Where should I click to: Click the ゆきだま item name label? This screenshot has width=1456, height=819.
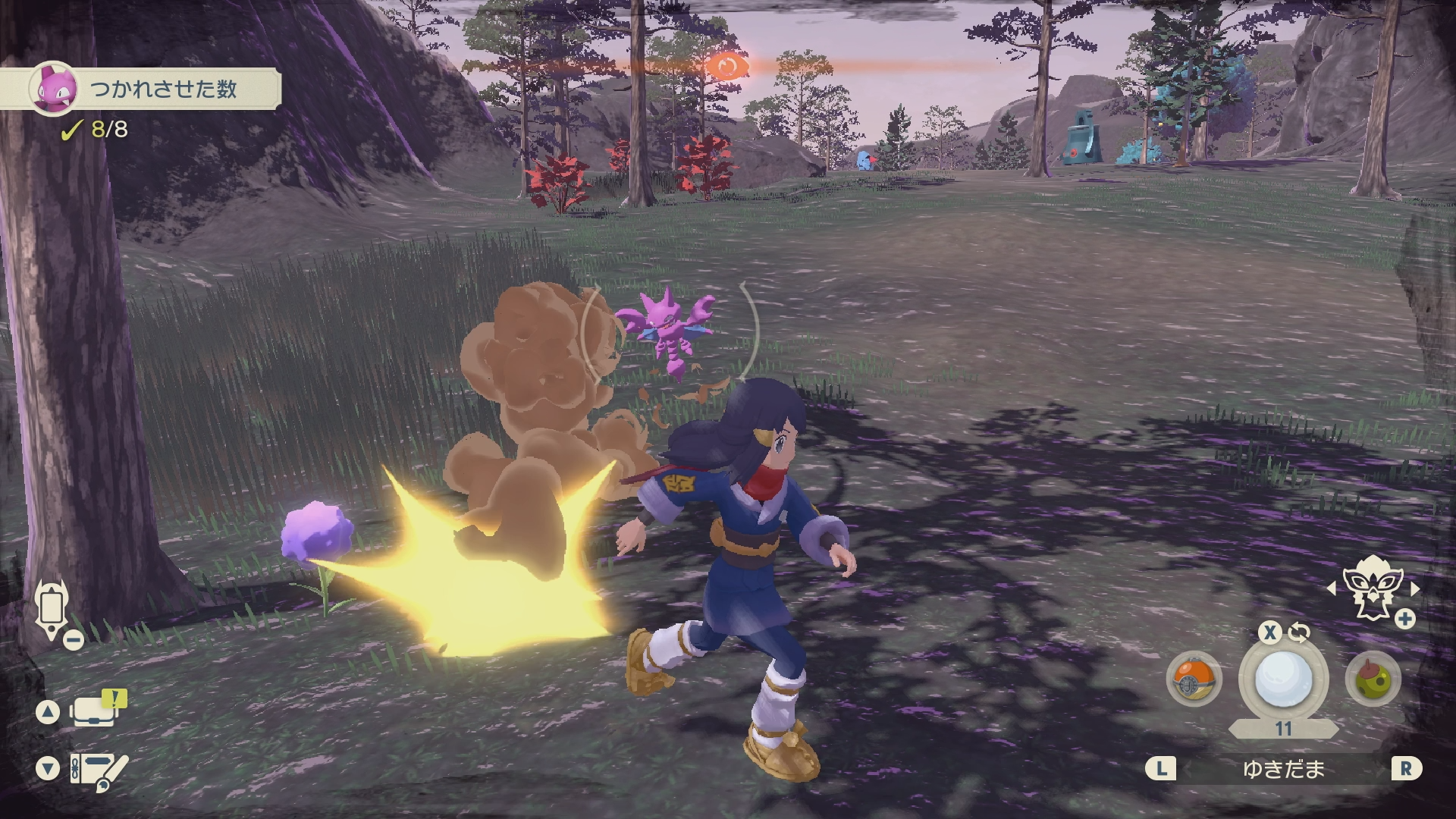(x=1283, y=770)
